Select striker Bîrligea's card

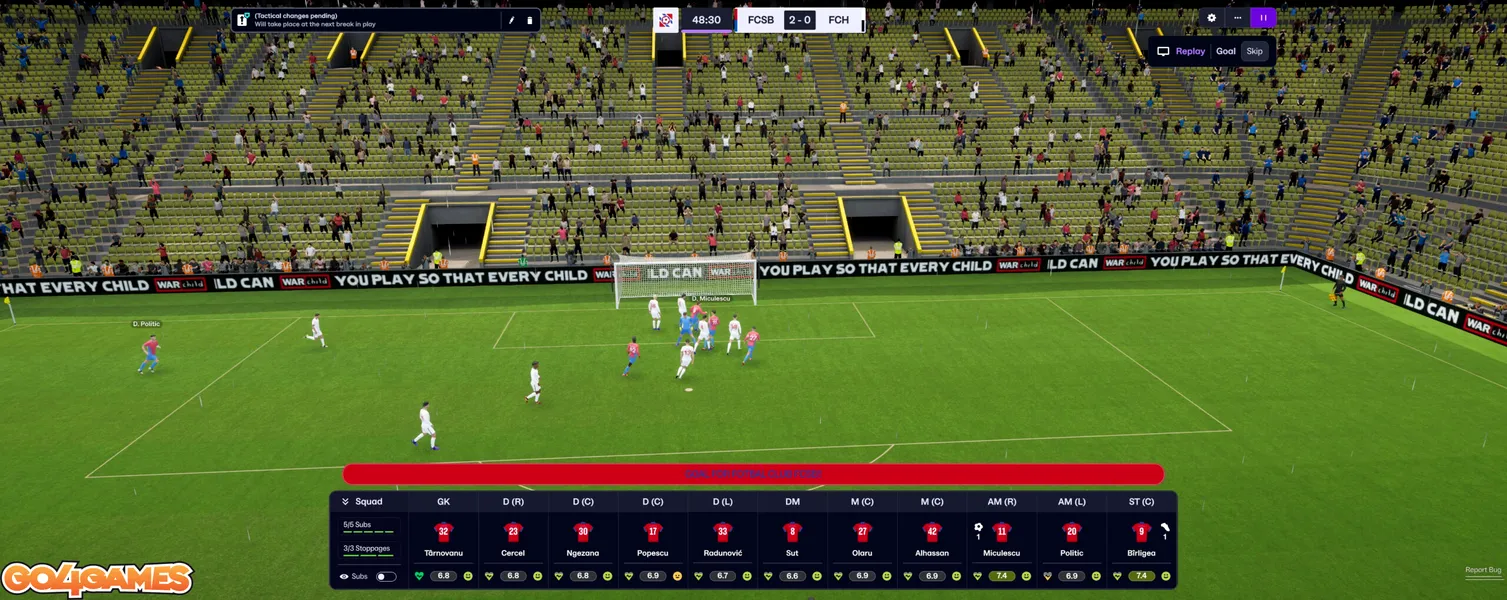(x=1141, y=540)
